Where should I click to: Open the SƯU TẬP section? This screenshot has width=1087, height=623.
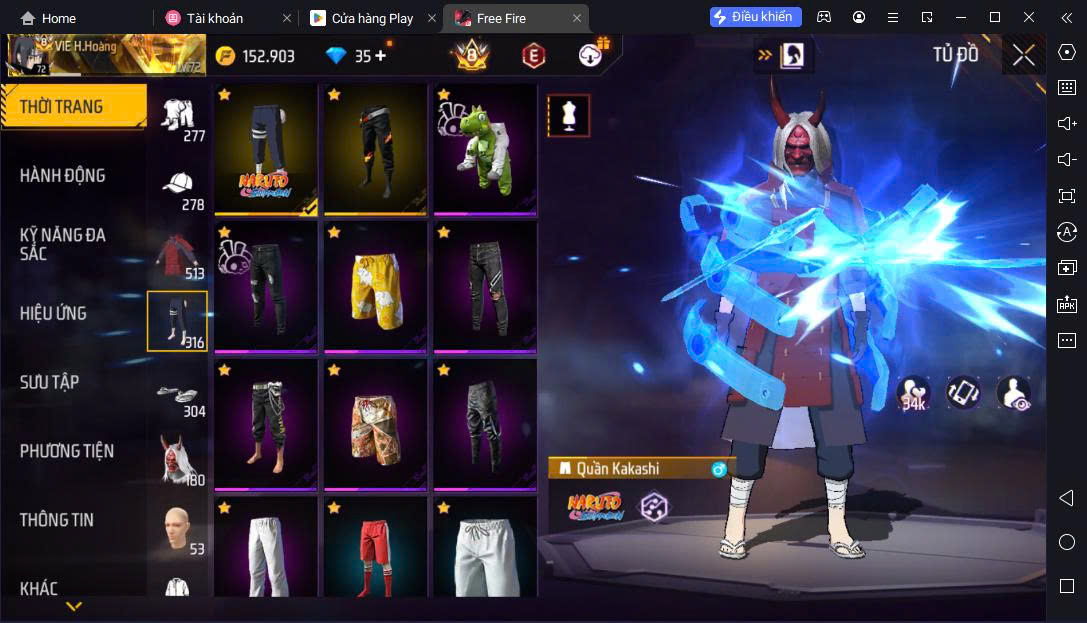50,382
